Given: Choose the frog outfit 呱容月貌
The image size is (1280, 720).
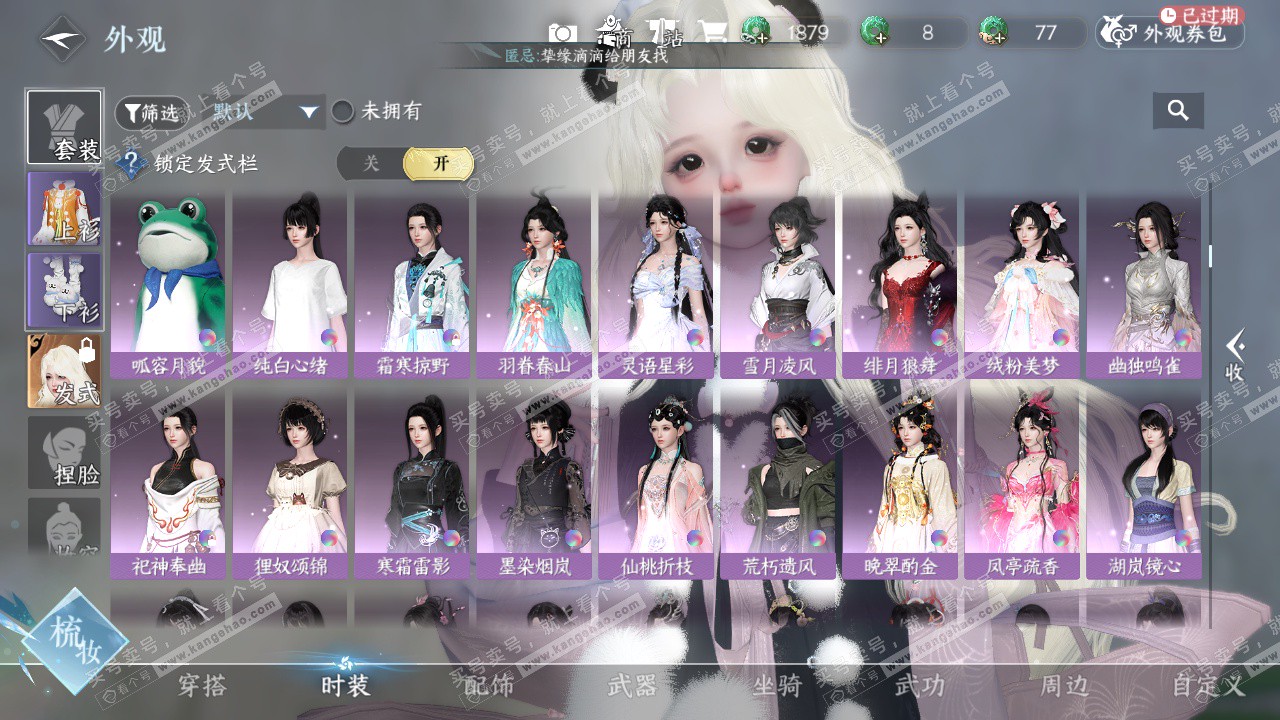Looking at the screenshot, I should 168,286.
